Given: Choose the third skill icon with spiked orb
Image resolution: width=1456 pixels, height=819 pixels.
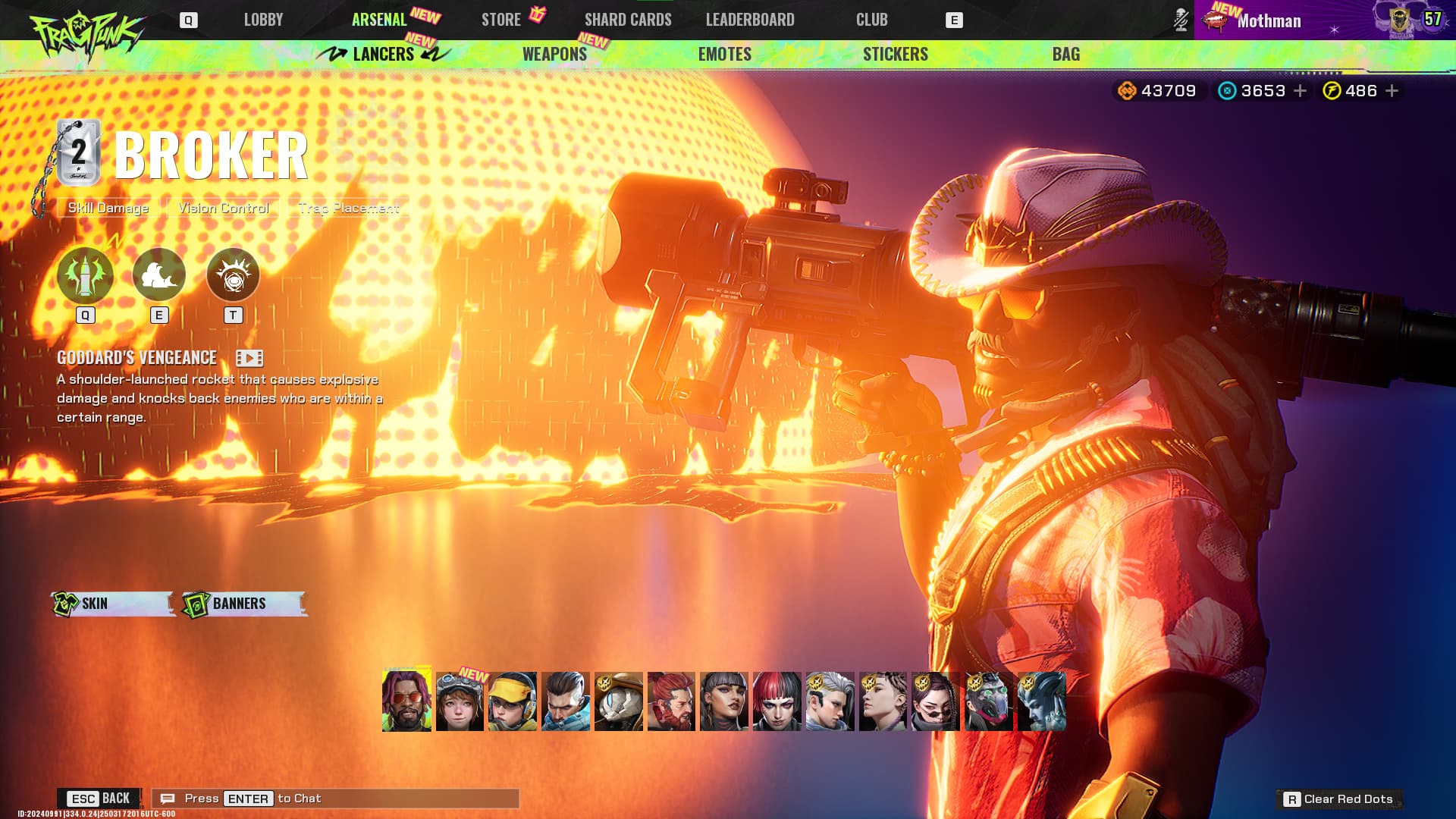Looking at the screenshot, I should (233, 275).
